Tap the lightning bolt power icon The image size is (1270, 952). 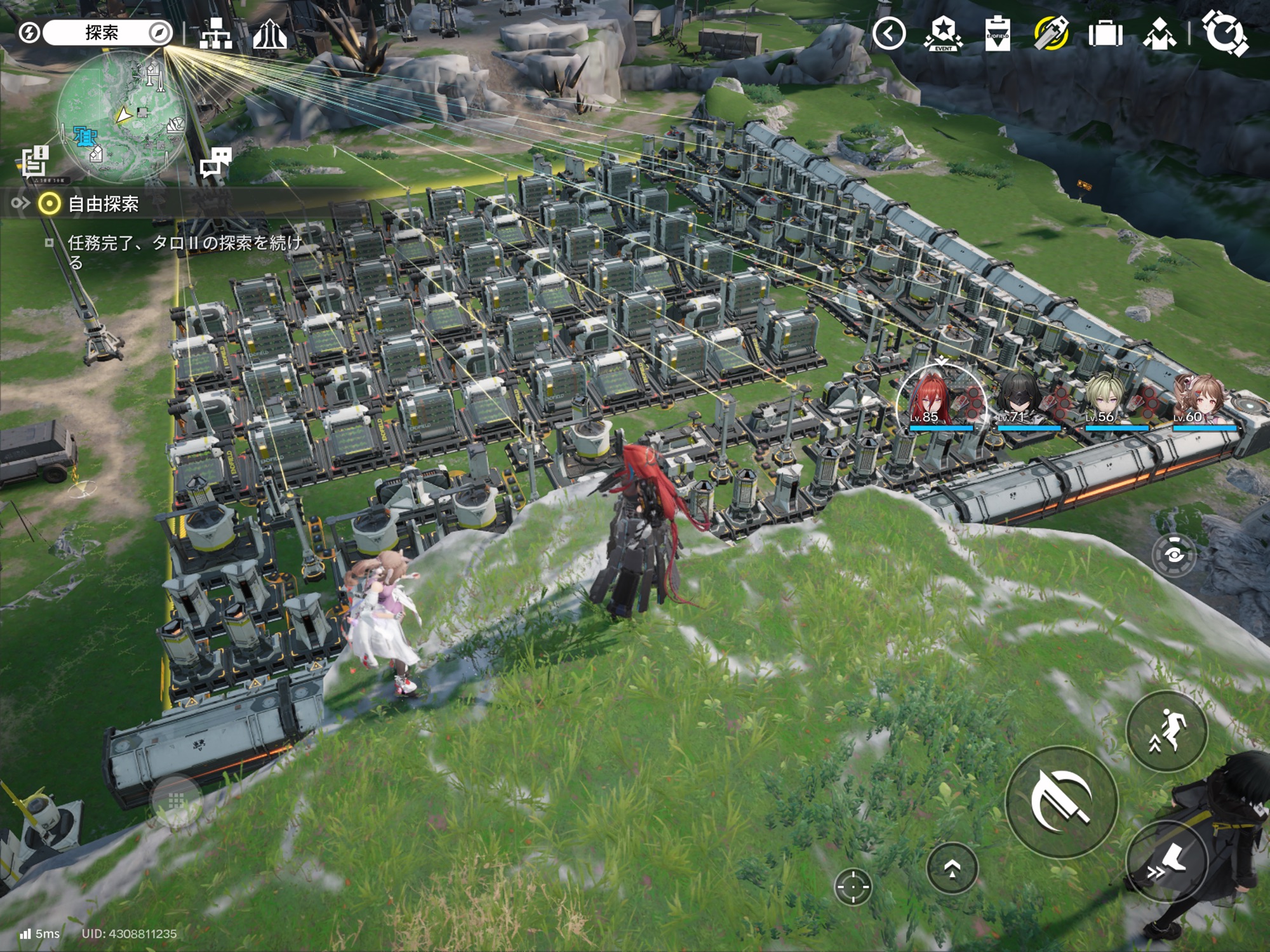29,33
